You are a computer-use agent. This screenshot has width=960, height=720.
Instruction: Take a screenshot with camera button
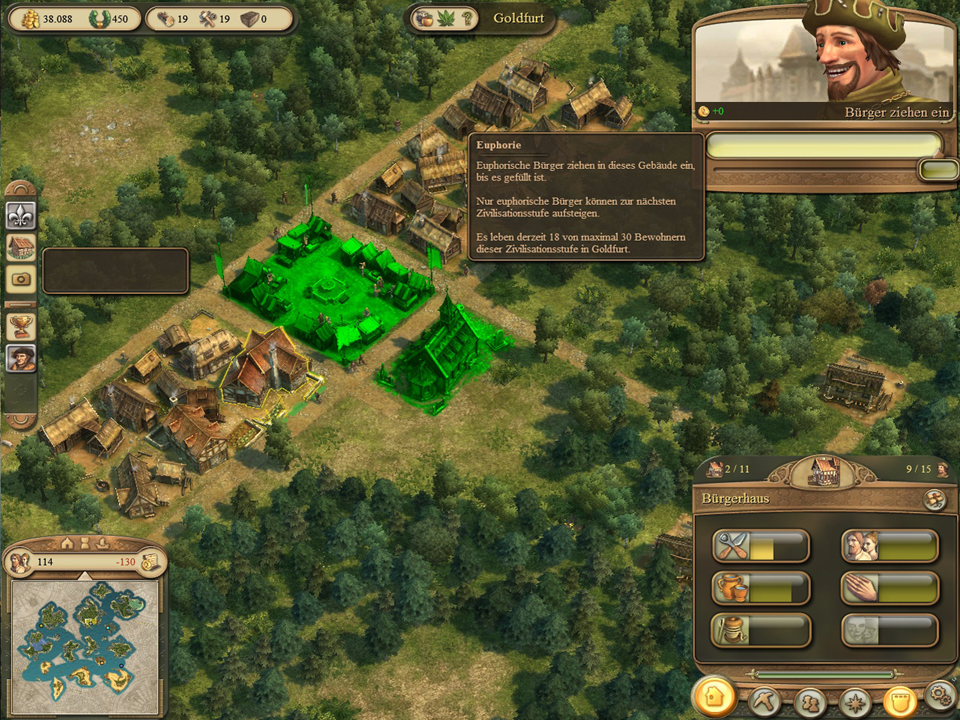pyautogui.click(x=21, y=279)
